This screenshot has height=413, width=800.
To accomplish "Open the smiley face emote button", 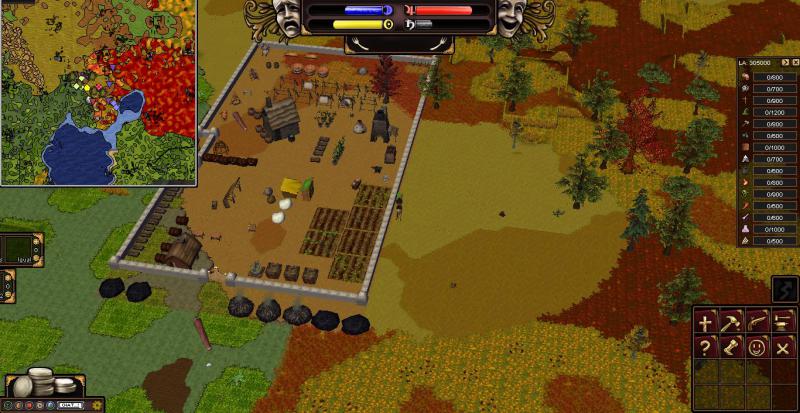I will point(756,347).
